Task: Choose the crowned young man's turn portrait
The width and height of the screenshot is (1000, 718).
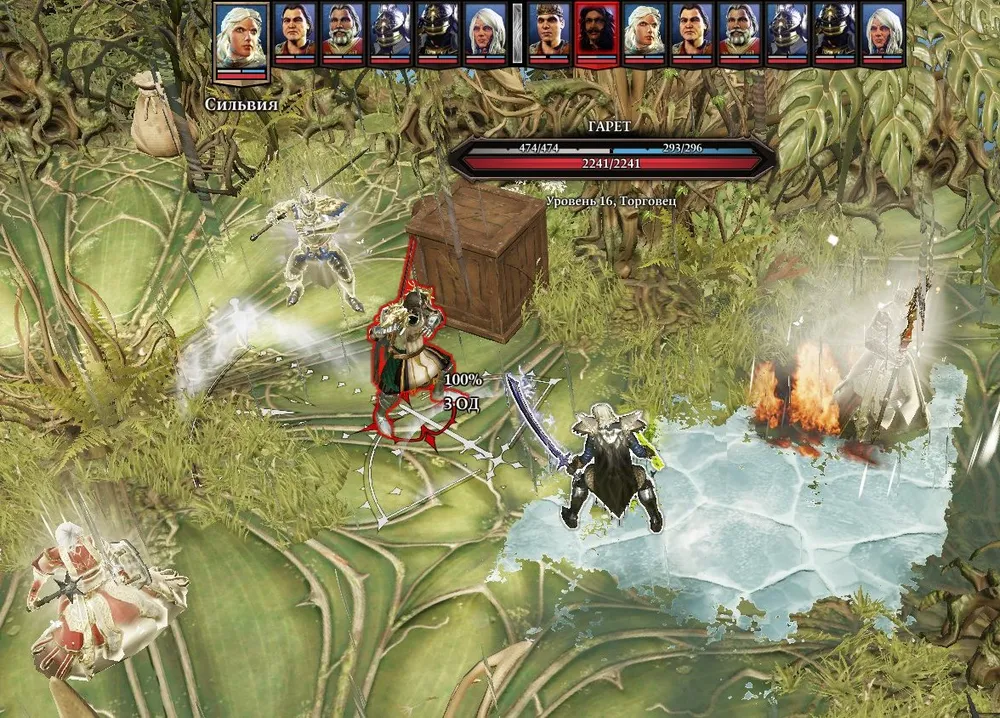Action: click(549, 32)
